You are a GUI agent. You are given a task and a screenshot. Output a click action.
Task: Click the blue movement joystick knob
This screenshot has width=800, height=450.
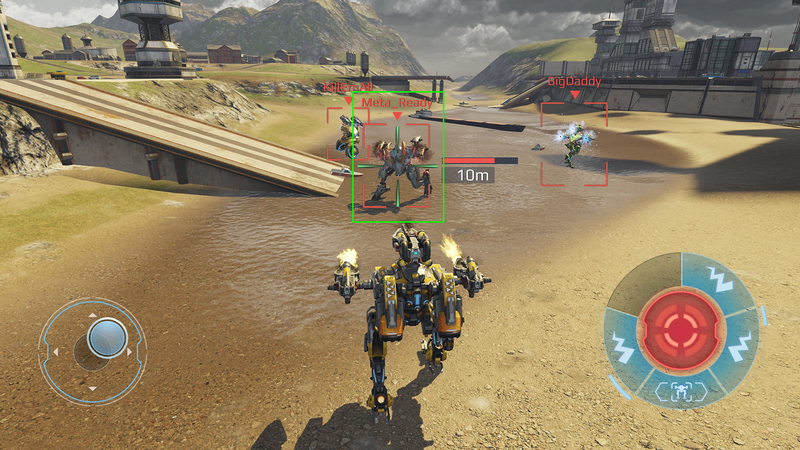[106, 338]
